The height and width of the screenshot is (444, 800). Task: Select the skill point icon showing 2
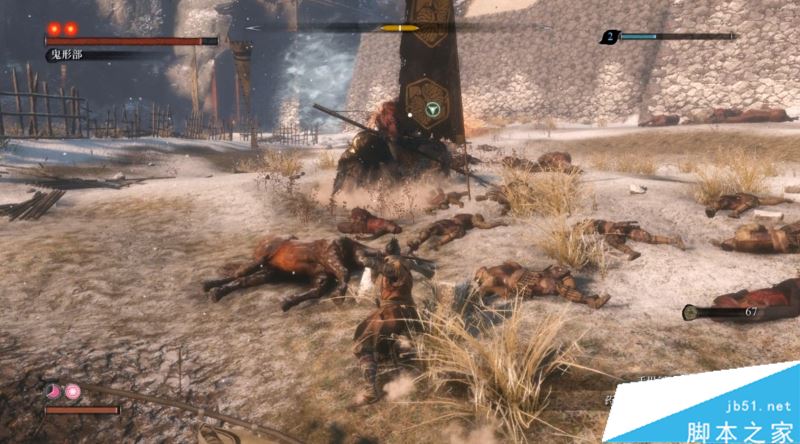608,37
